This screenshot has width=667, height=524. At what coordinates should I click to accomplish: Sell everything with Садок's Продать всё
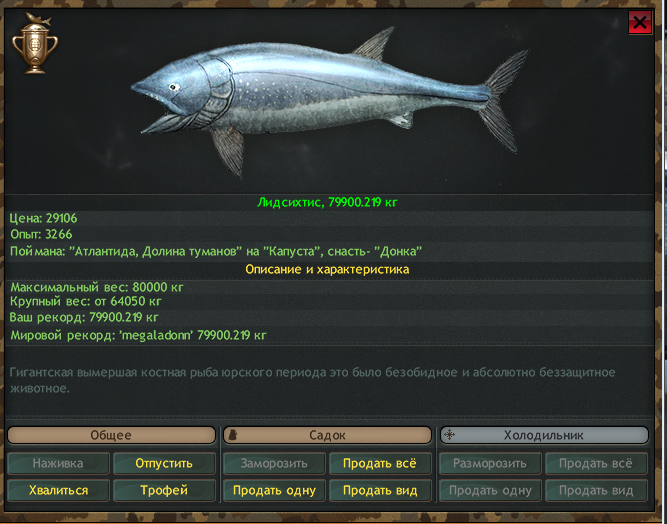click(380, 463)
